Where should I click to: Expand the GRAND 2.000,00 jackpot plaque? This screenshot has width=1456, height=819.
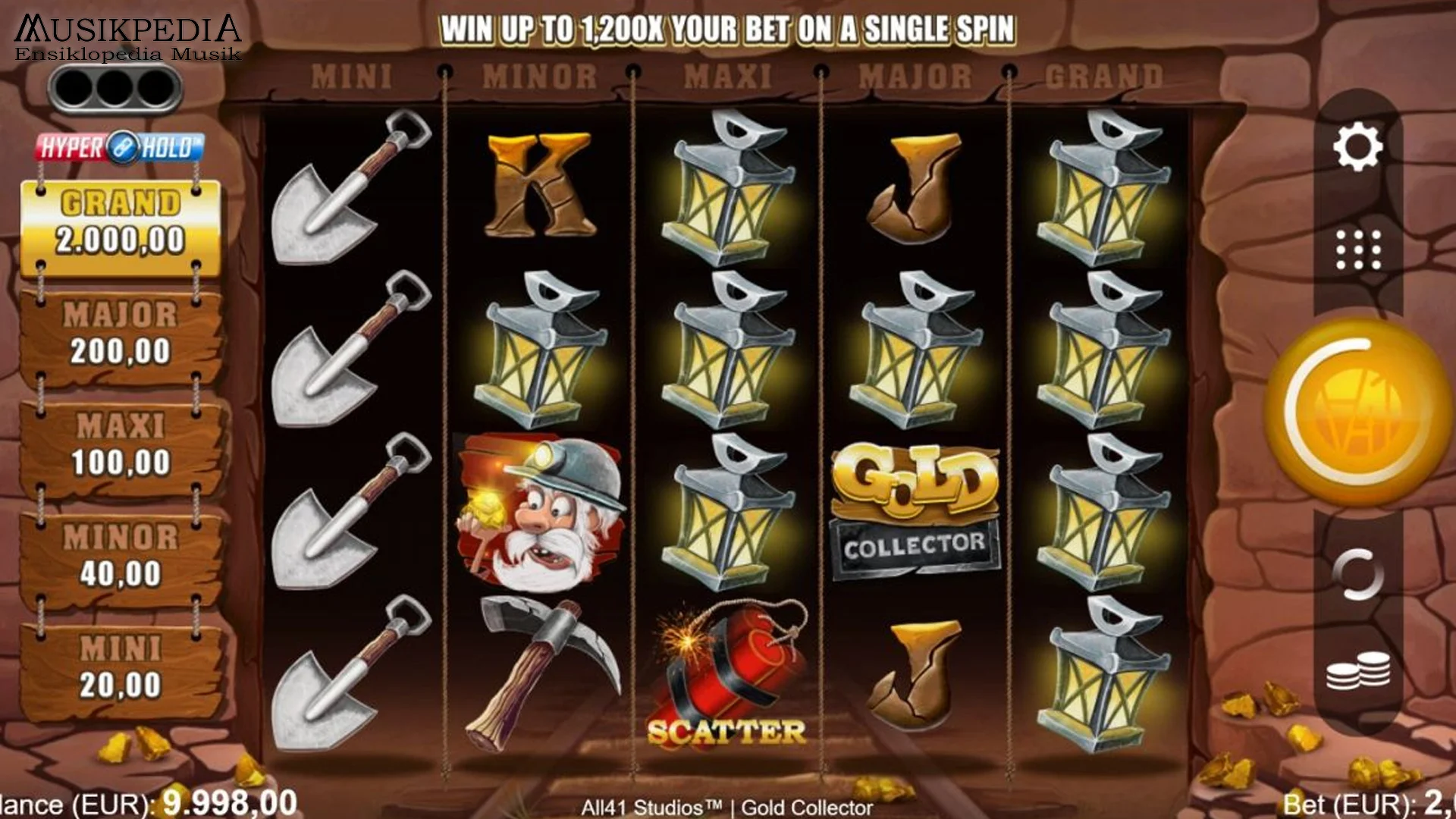[121, 224]
